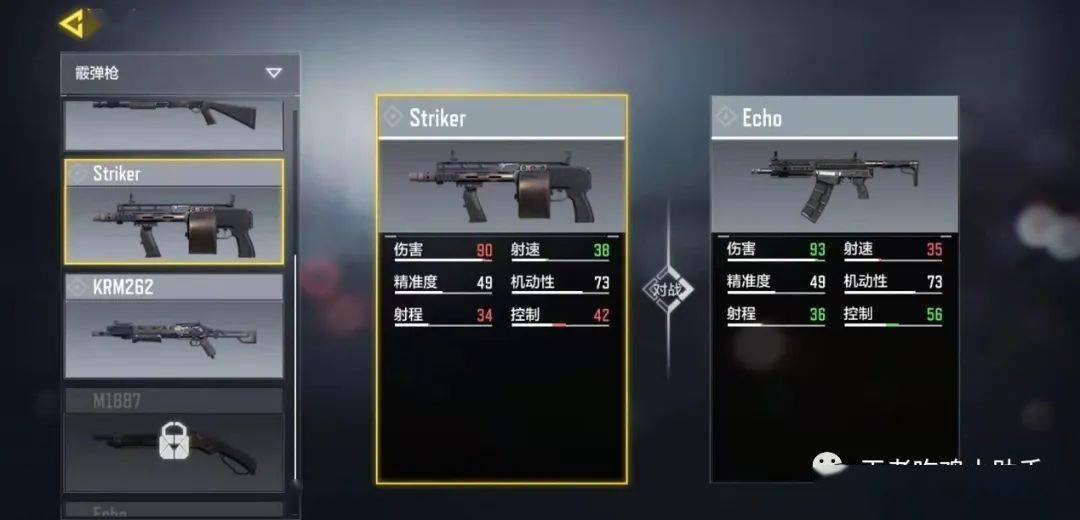The width and height of the screenshot is (1080, 520).
Task: Select the locked M1887 shotgun
Action: click(174, 439)
